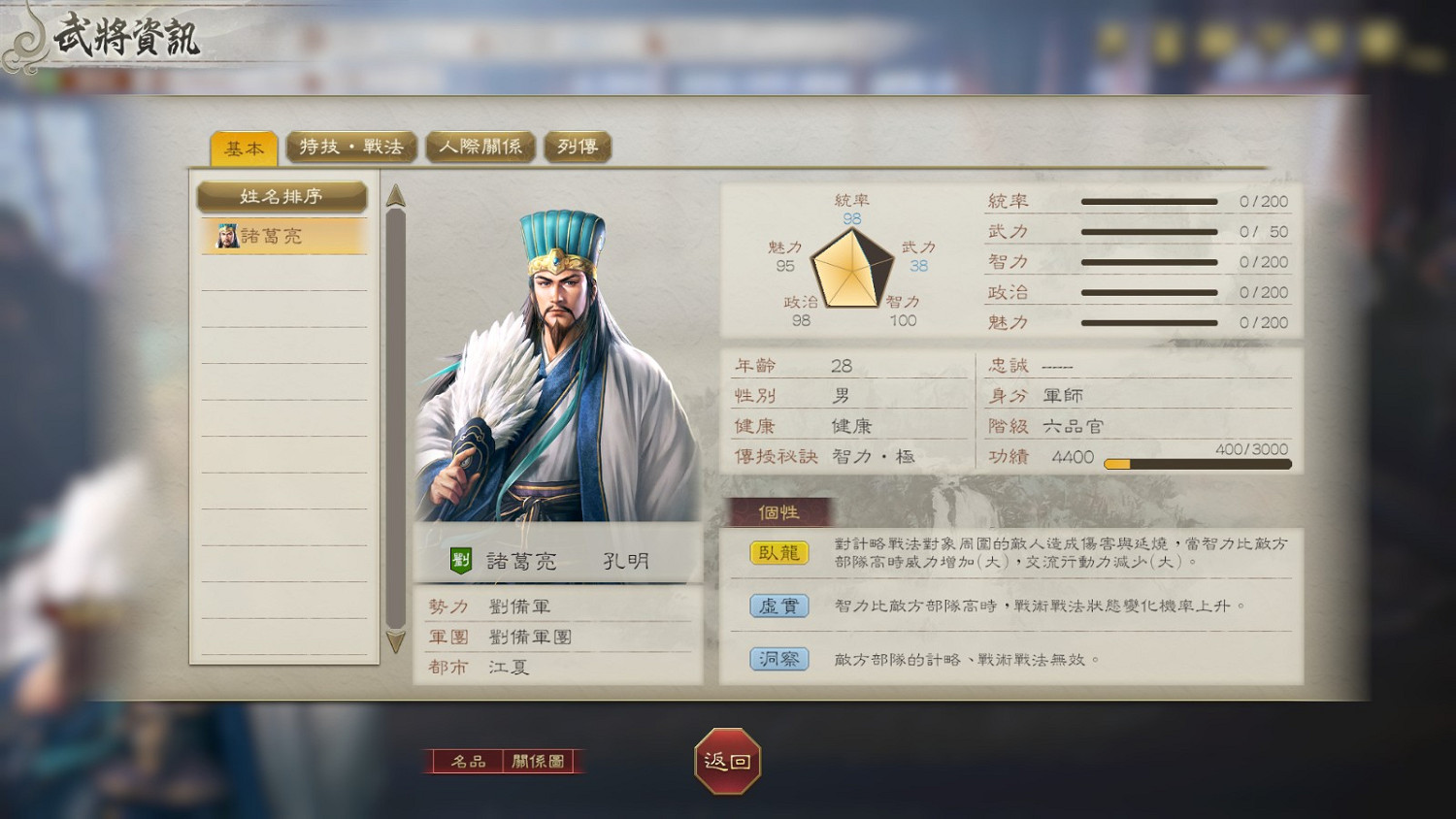
Task: Open the 關係圖 relationship chart
Action: pos(540,762)
